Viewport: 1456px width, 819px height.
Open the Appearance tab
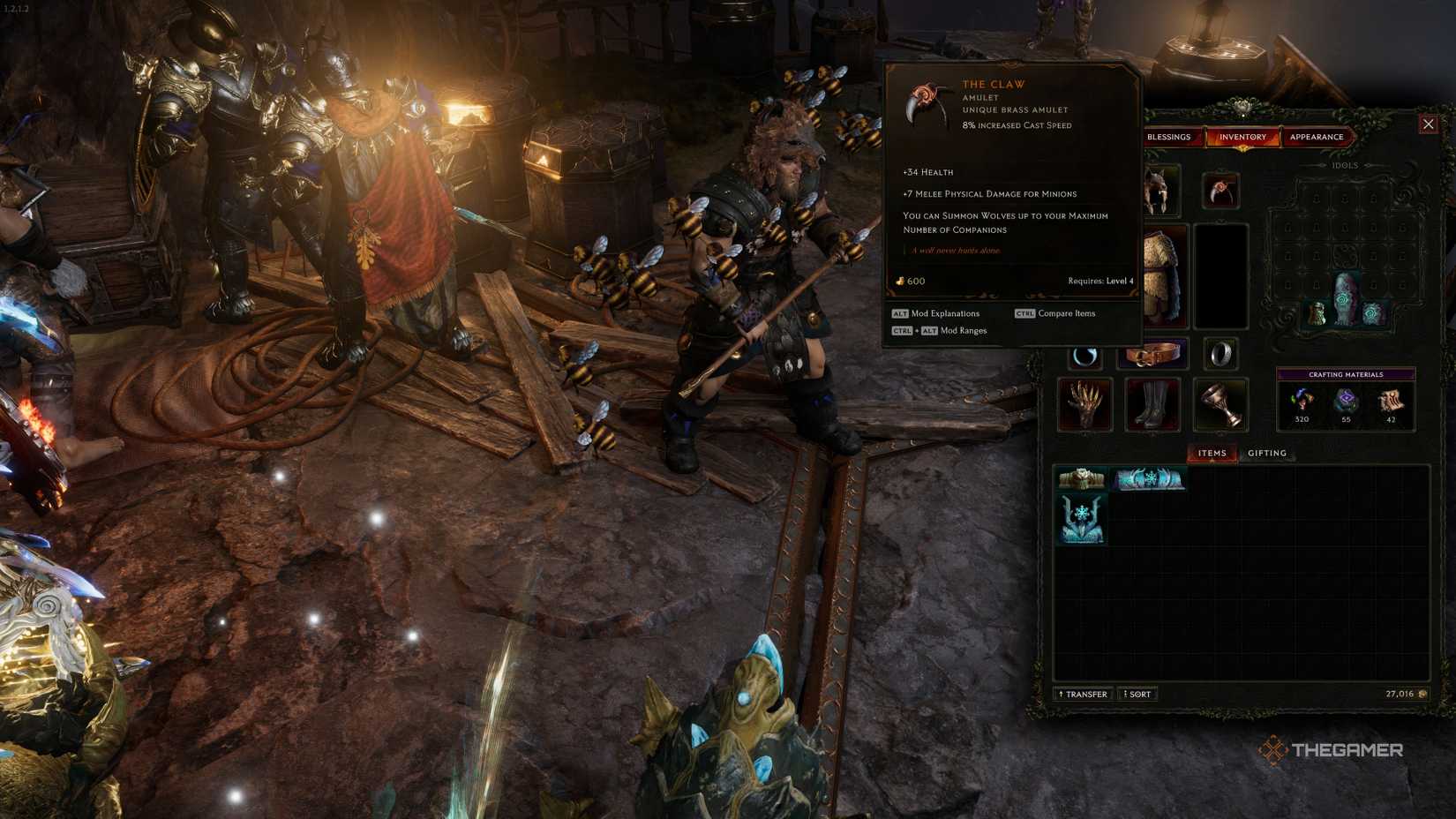coord(1316,137)
